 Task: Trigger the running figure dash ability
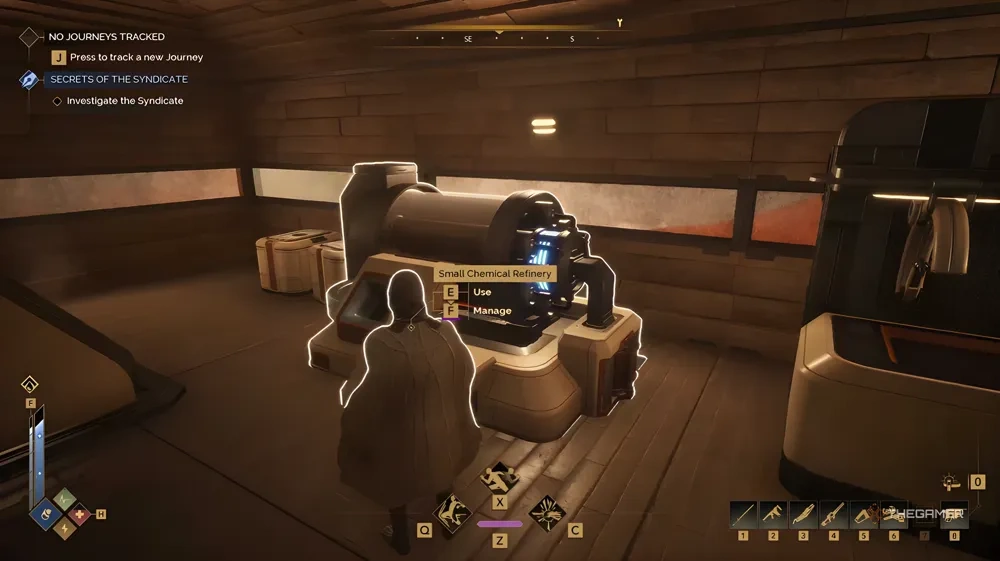(499, 478)
